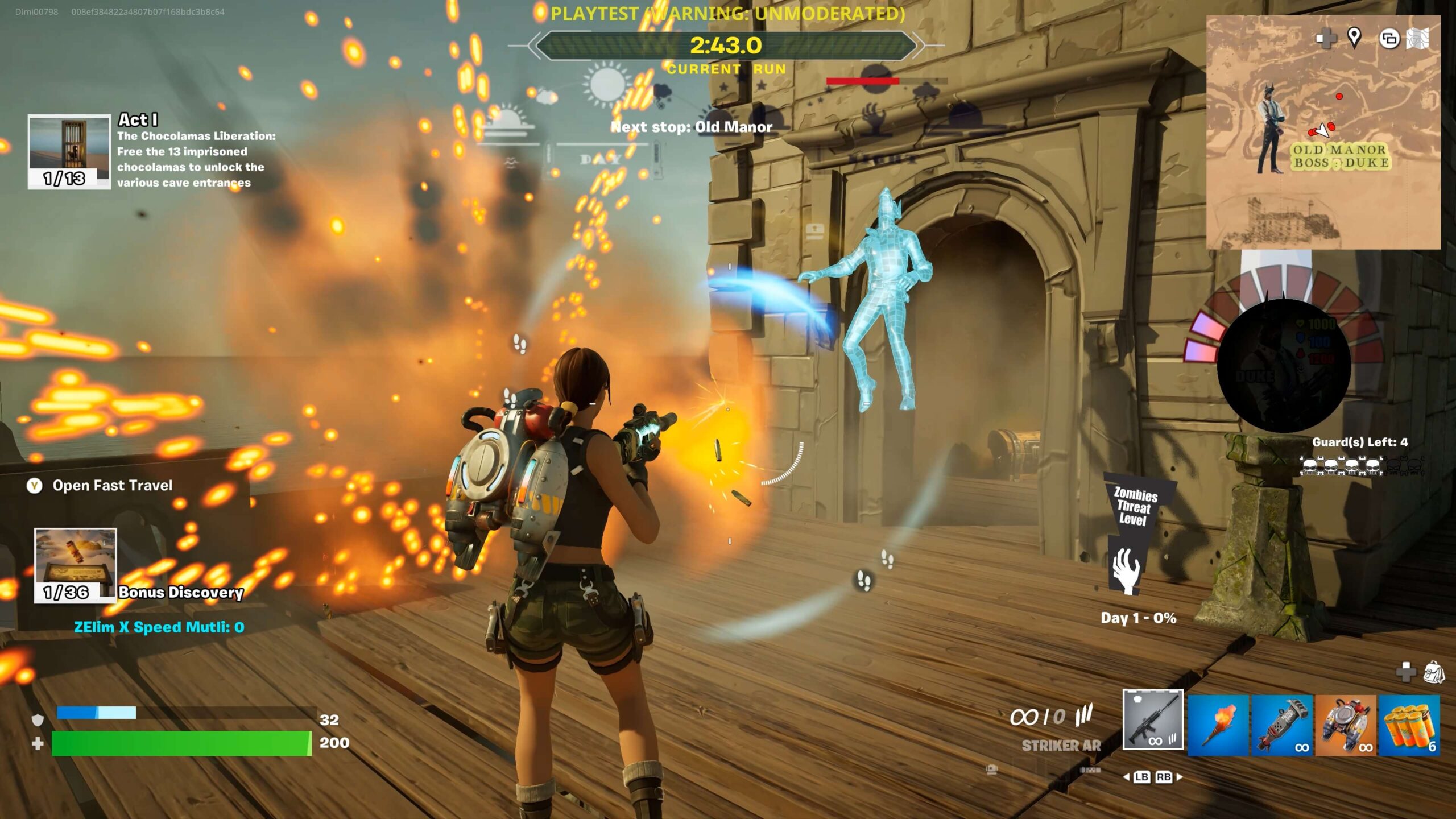Click the Guards Left skull row
The width and height of the screenshot is (1456, 819).
click(x=1360, y=466)
